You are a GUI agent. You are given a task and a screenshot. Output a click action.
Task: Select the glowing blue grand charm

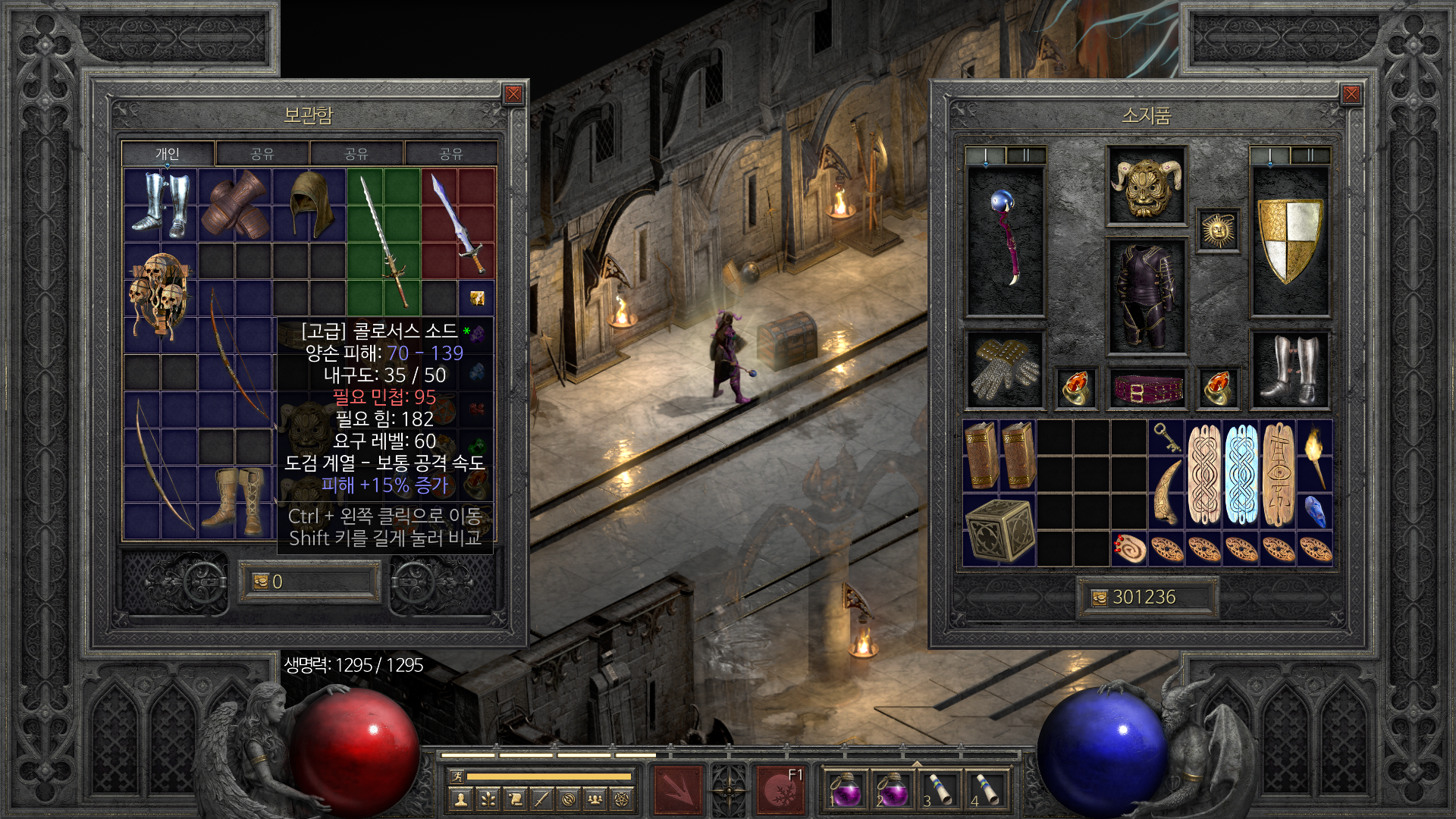pos(1241,475)
